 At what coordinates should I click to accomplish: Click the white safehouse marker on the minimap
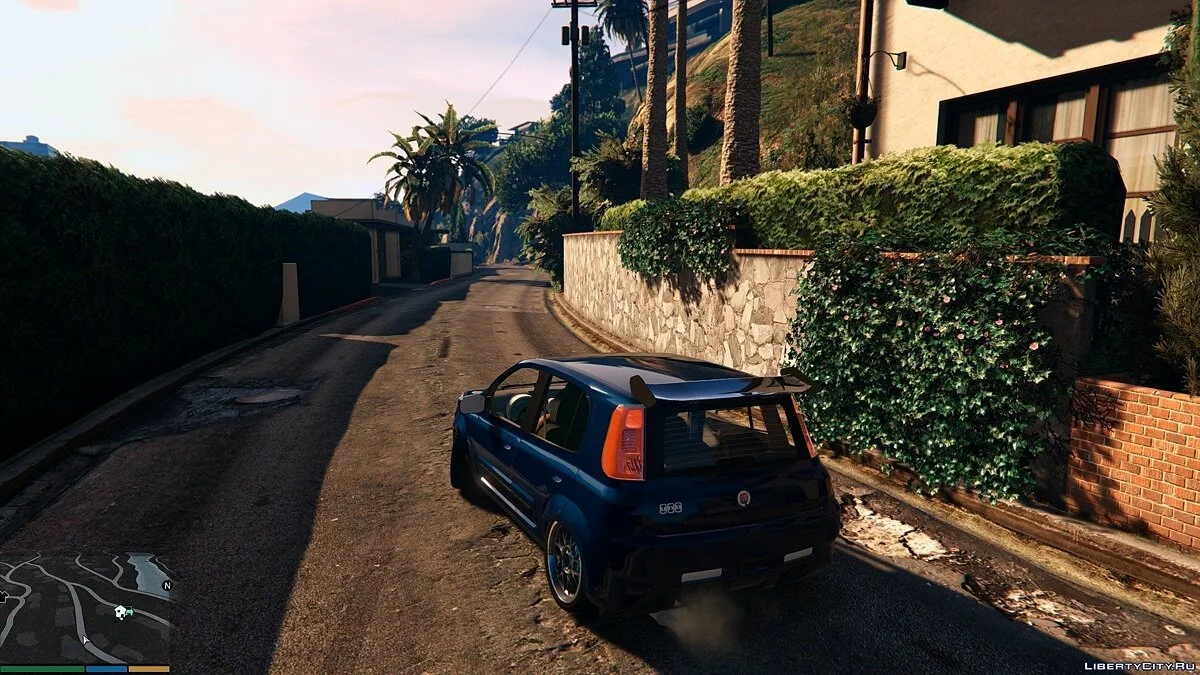click(121, 612)
